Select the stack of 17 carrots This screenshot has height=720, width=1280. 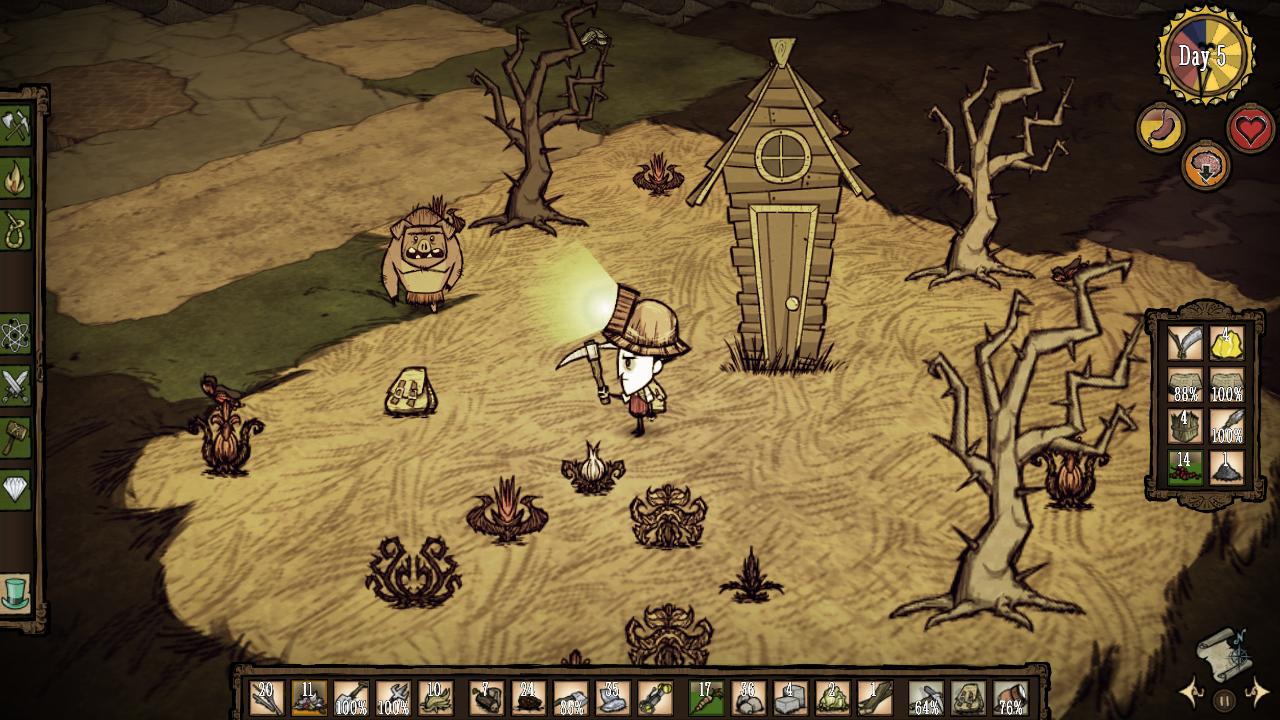click(706, 698)
